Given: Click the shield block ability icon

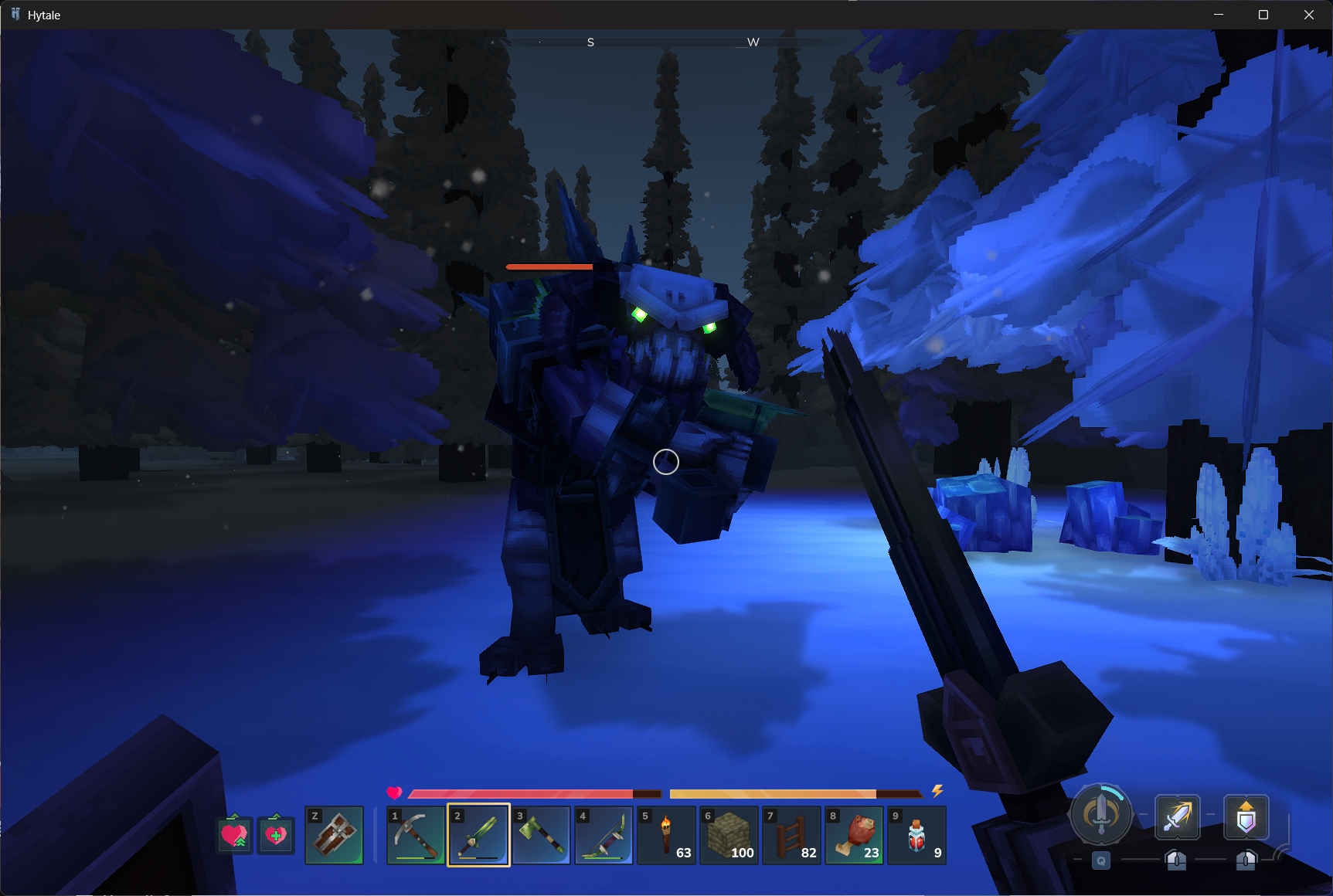Looking at the screenshot, I should 1246,817.
